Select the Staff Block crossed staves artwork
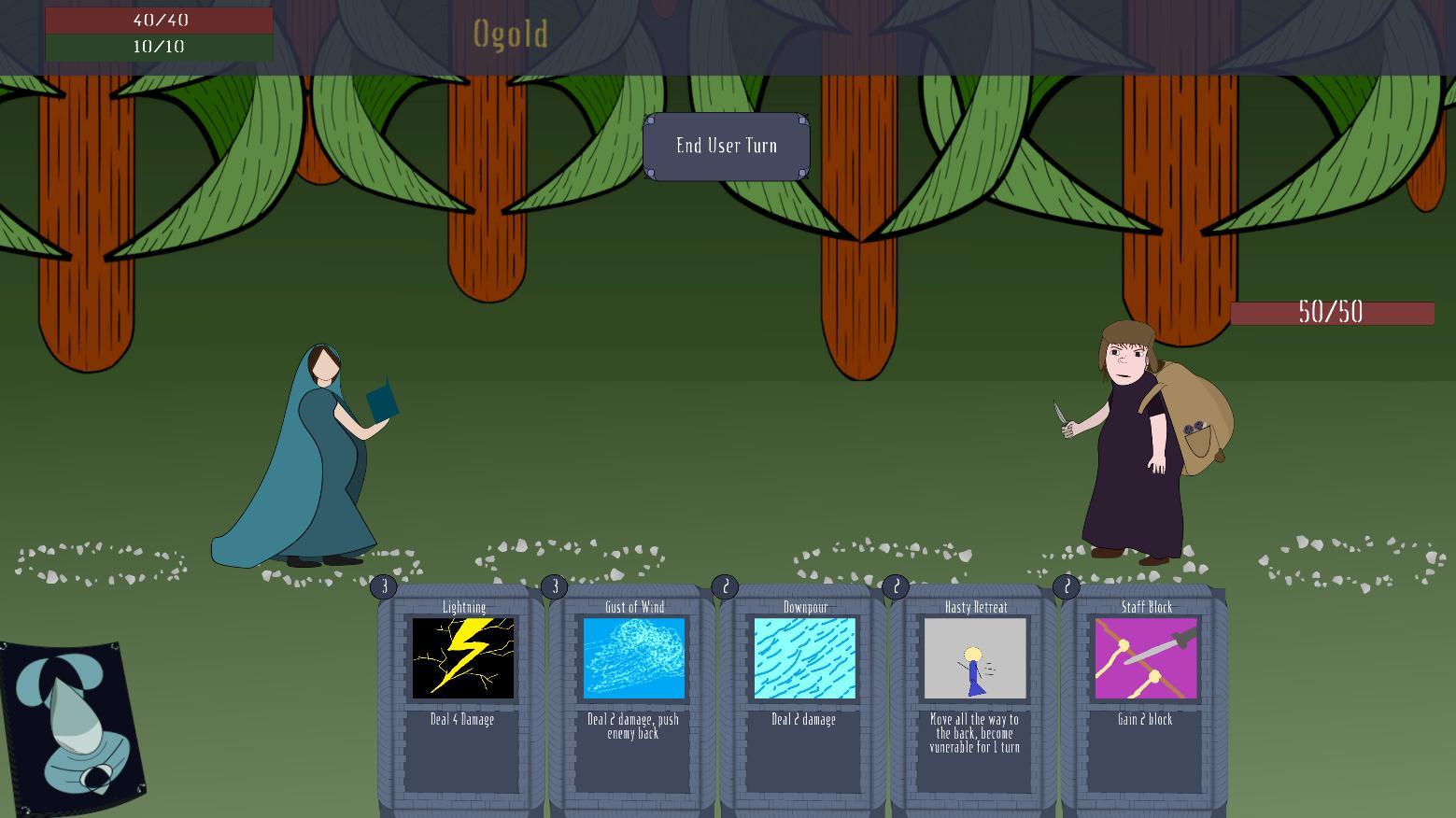Viewport: 1456px width, 818px height. (x=1146, y=659)
